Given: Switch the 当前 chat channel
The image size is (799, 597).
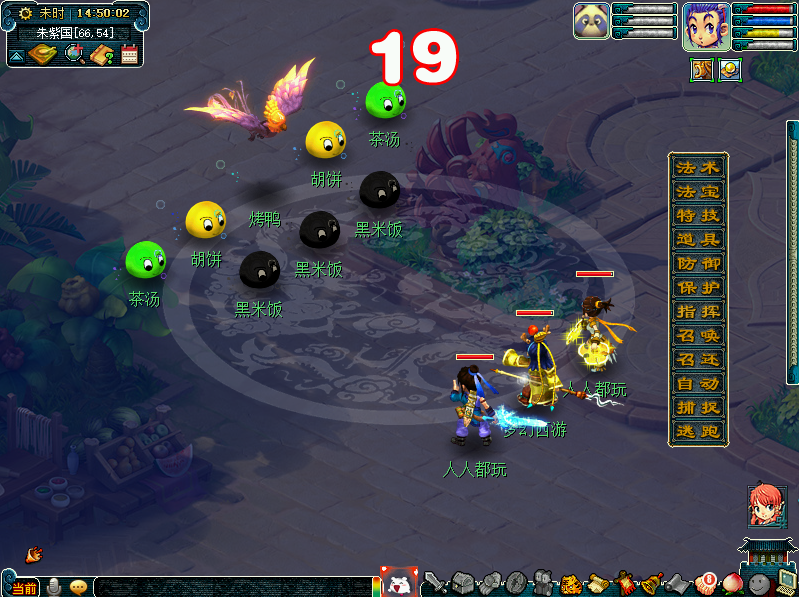Looking at the screenshot, I should point(24,587).
